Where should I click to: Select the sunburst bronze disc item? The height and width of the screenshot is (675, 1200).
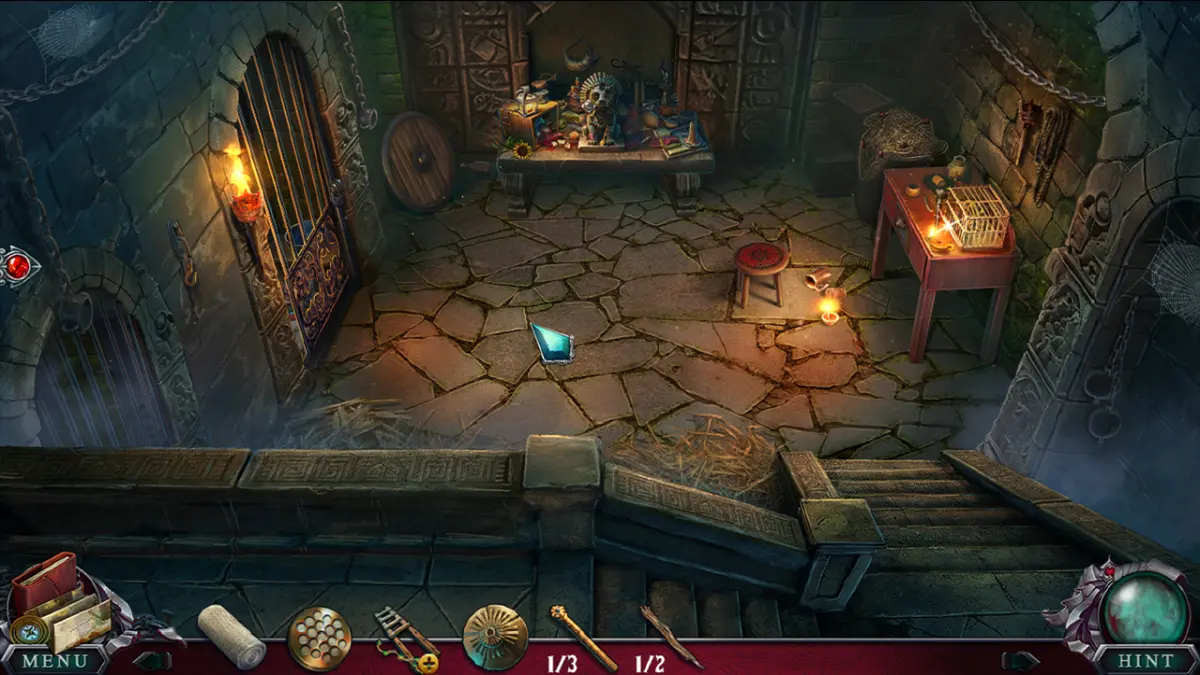pyautogui.click(x=495, y=638)
